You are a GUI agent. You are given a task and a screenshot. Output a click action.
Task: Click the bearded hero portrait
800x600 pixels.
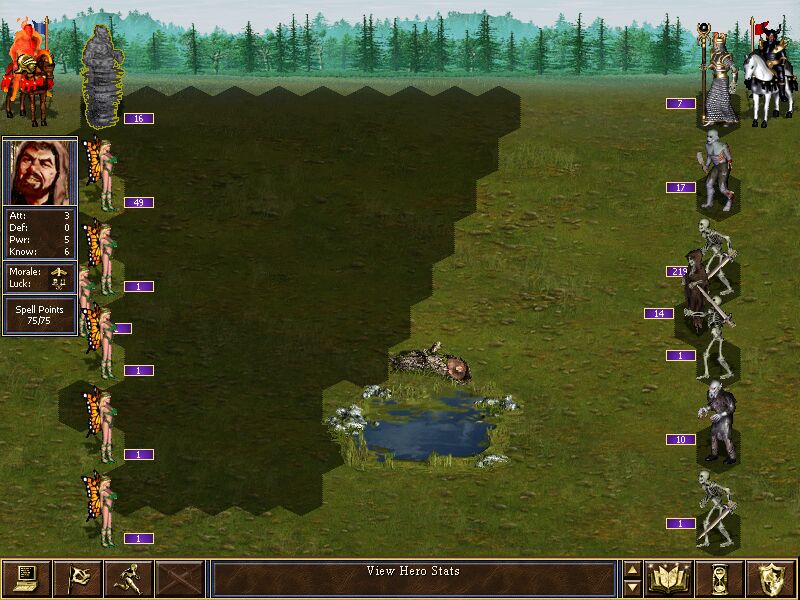tap(40, 172)
